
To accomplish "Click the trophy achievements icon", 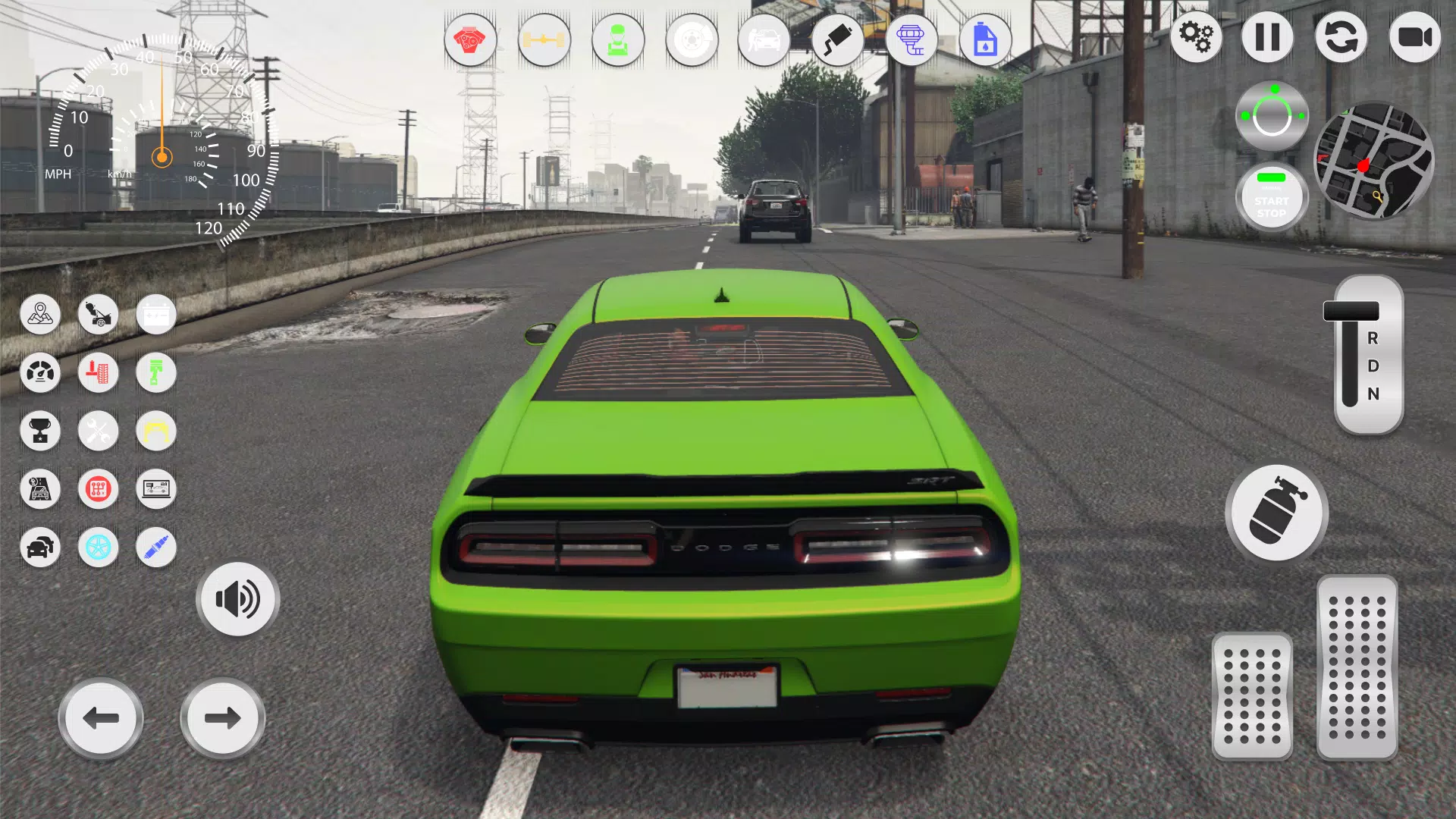I will (40, 431).
